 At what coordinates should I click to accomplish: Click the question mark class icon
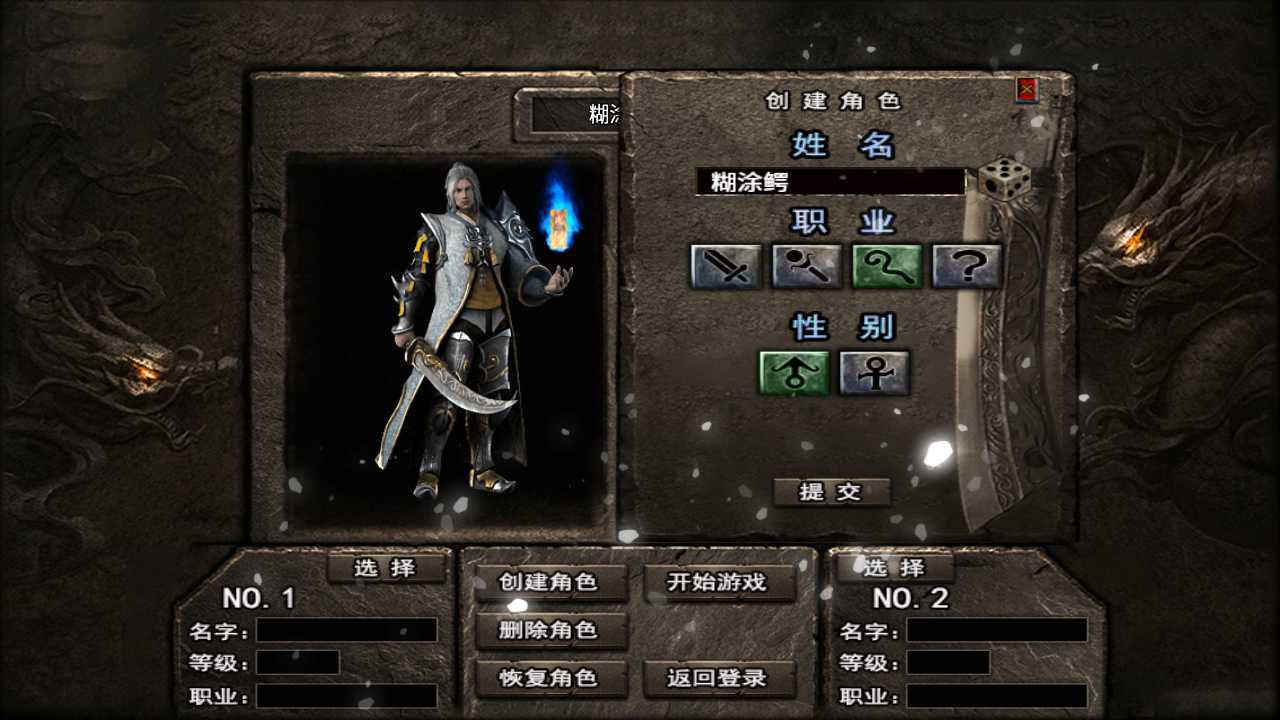966,266
